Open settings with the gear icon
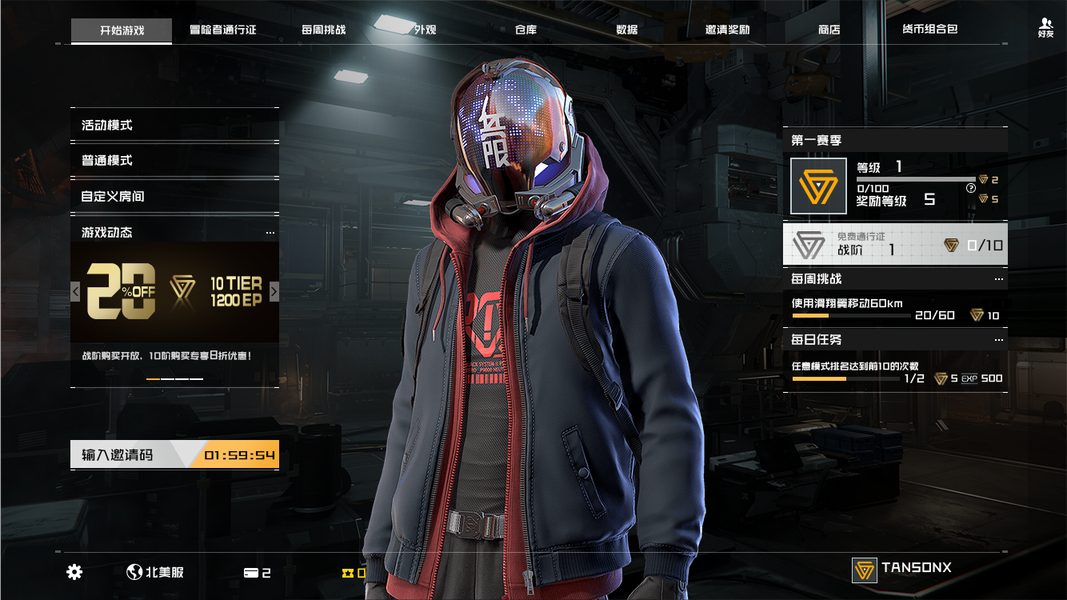 [75, 572]
